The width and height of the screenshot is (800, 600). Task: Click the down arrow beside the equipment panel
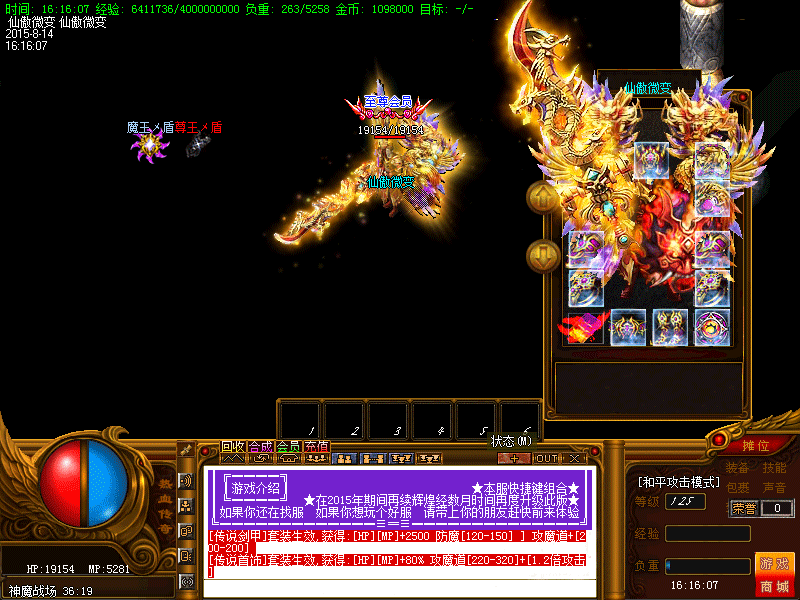[543, 256]
